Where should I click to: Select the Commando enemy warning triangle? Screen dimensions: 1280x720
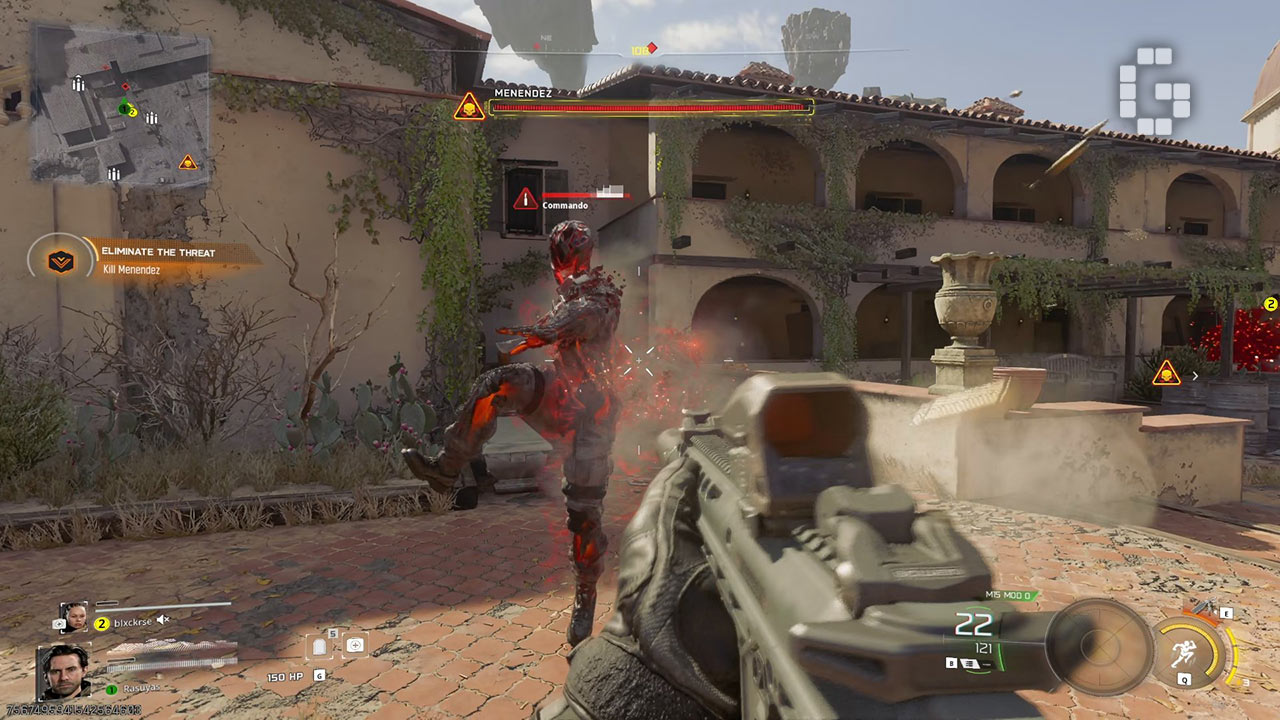click(x=526, y=199)
